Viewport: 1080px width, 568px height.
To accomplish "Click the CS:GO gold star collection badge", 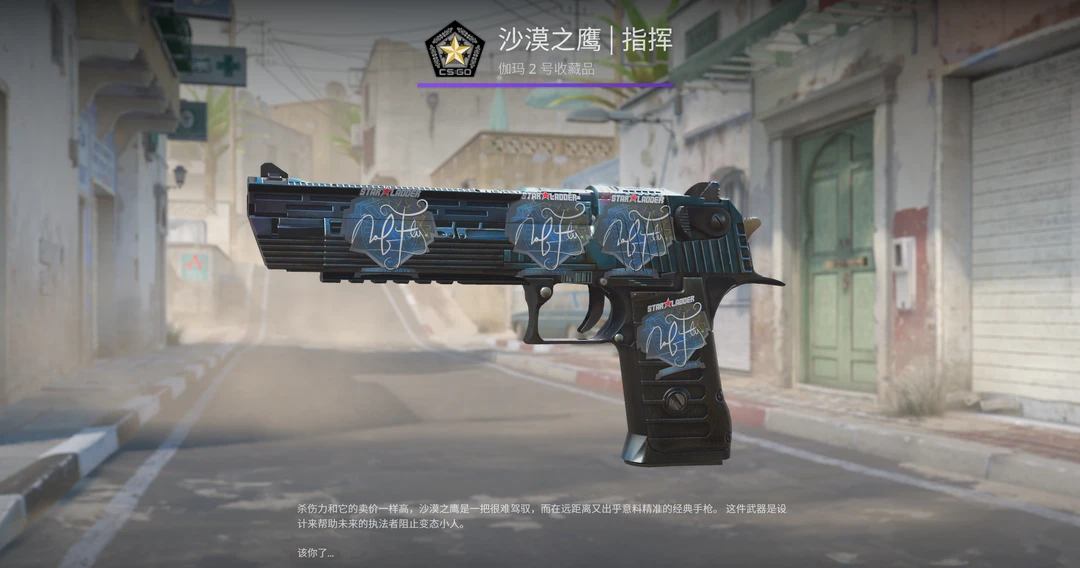I will pos(455,49).
